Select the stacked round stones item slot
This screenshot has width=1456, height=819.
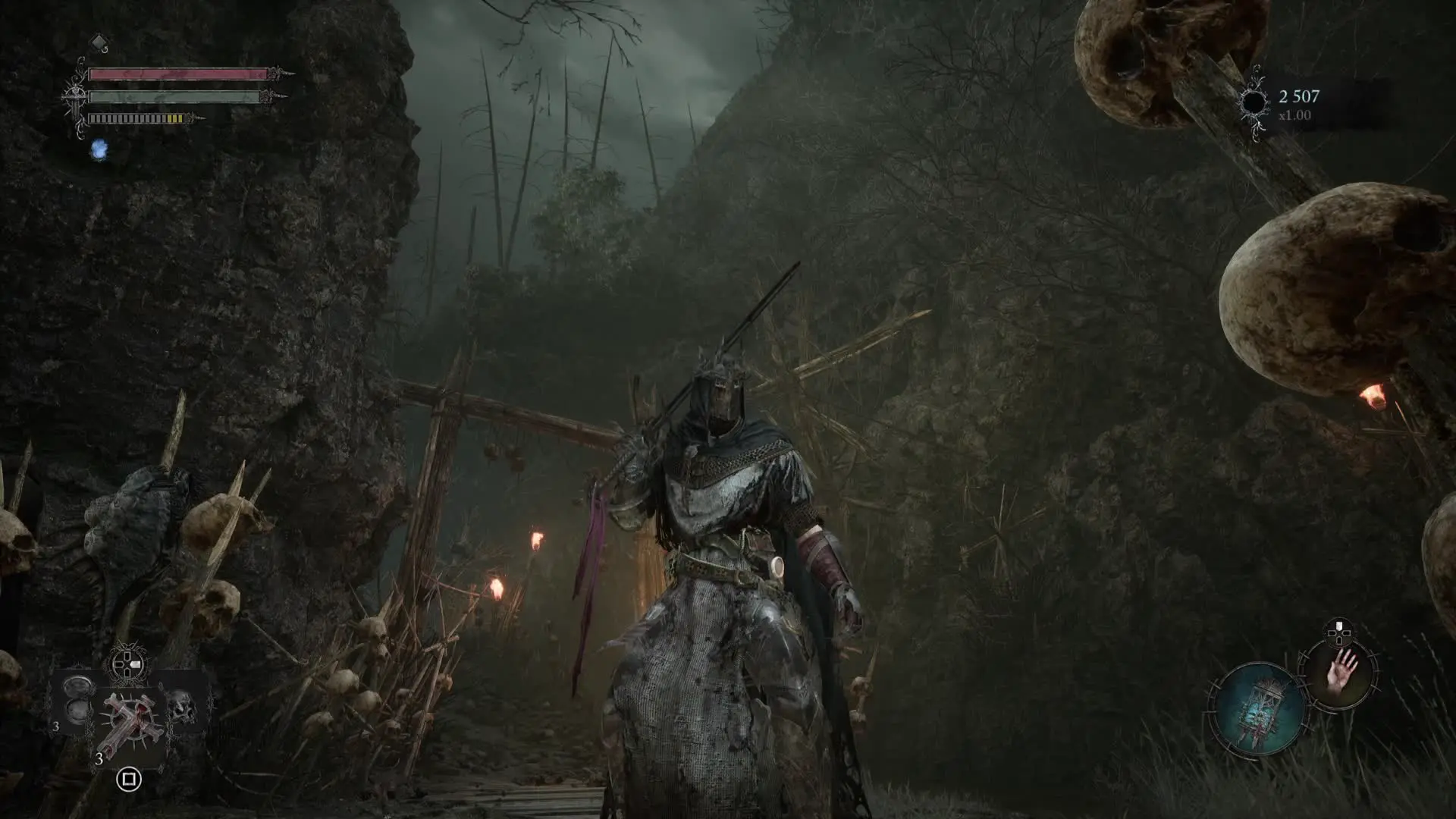coord(78,698)
